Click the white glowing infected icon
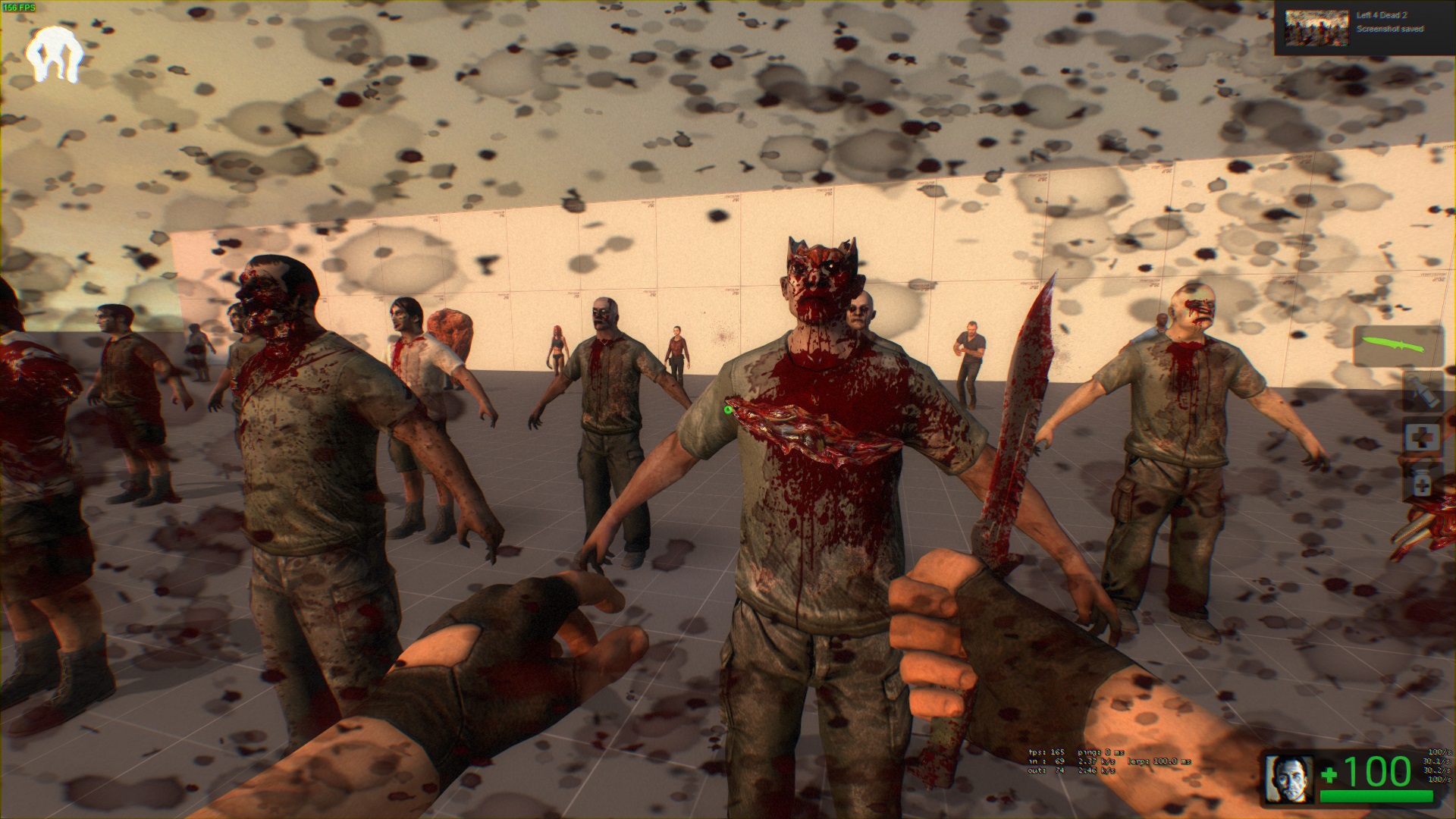1456x819 pixels. (x=53, y=55)
